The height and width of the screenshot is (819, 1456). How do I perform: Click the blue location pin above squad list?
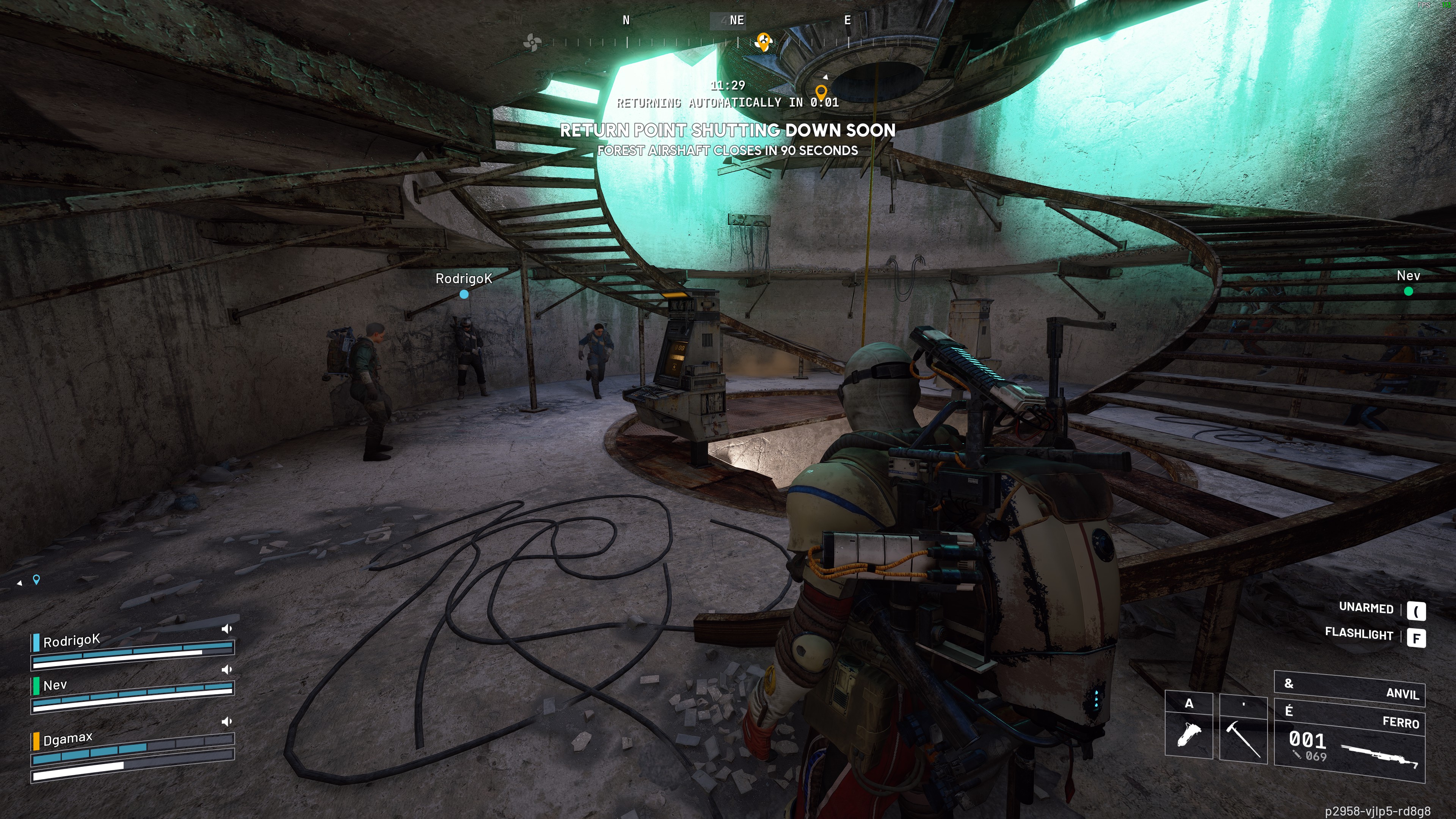[37, 579]
